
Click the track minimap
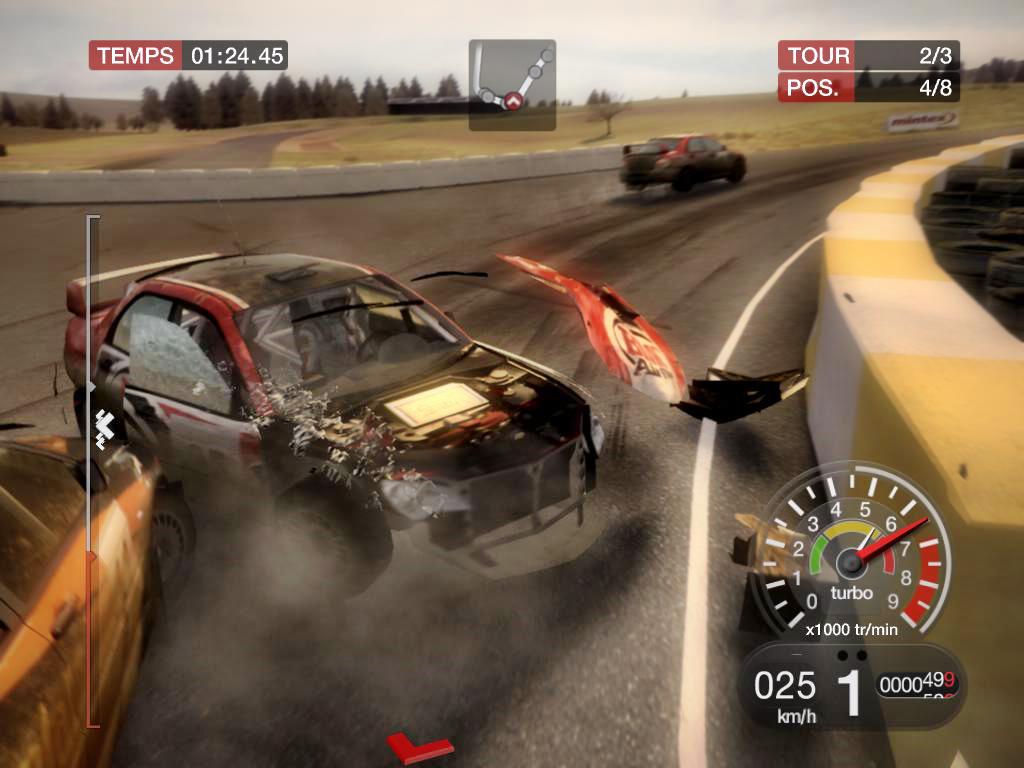pos(512,84)
